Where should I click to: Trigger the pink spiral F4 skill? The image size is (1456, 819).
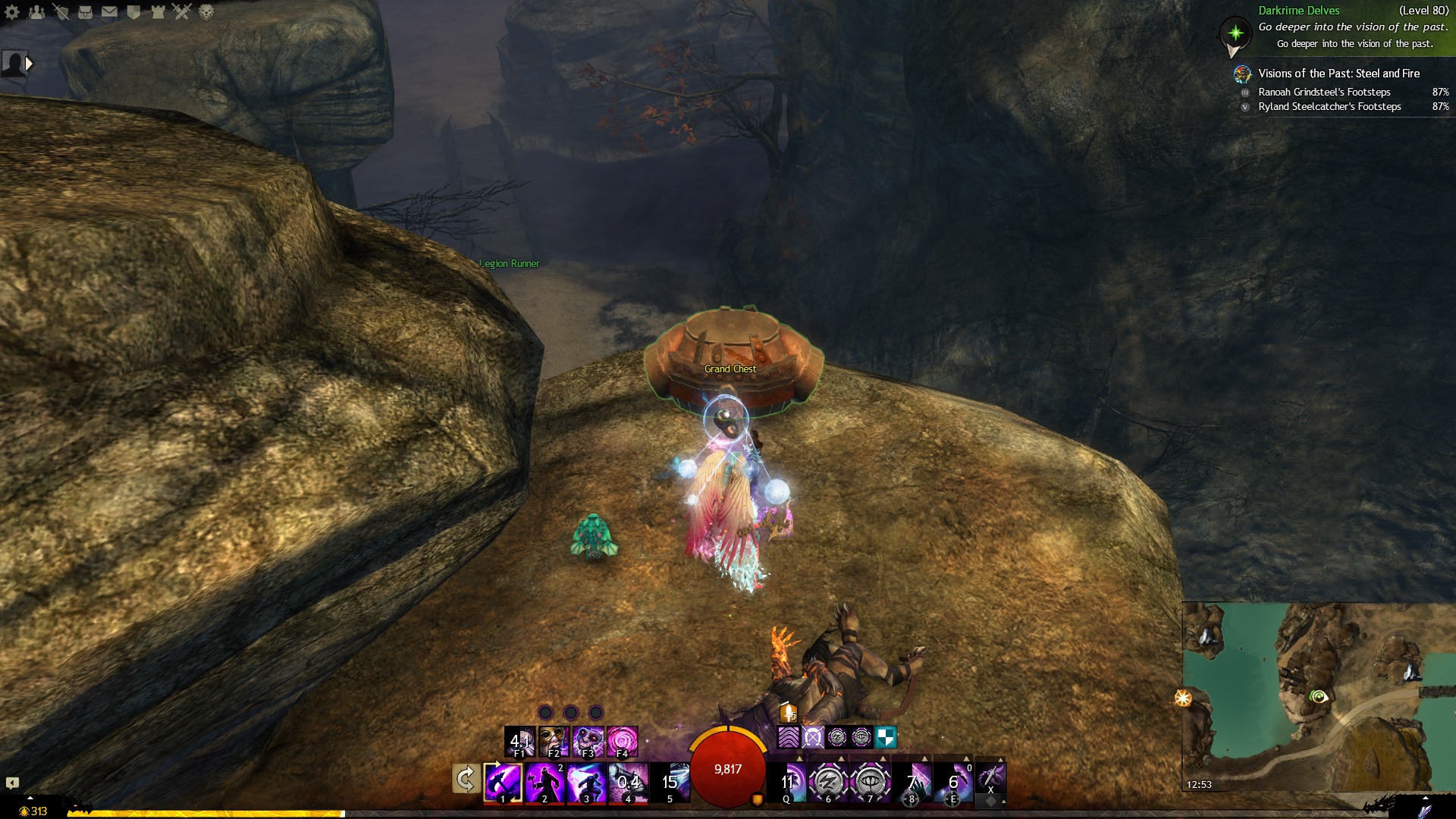pos(622,741)
